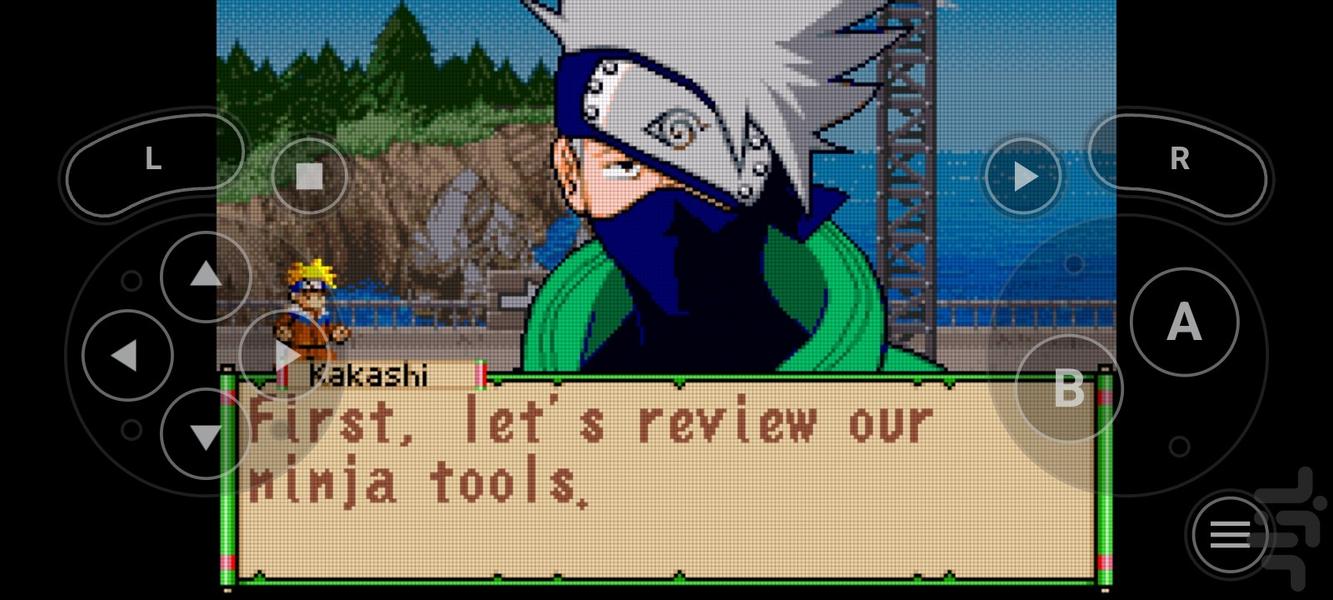Viewport: 1333px width, 600px height.
Task: Tap the round play-triangle button
Action: [1024, 177]
